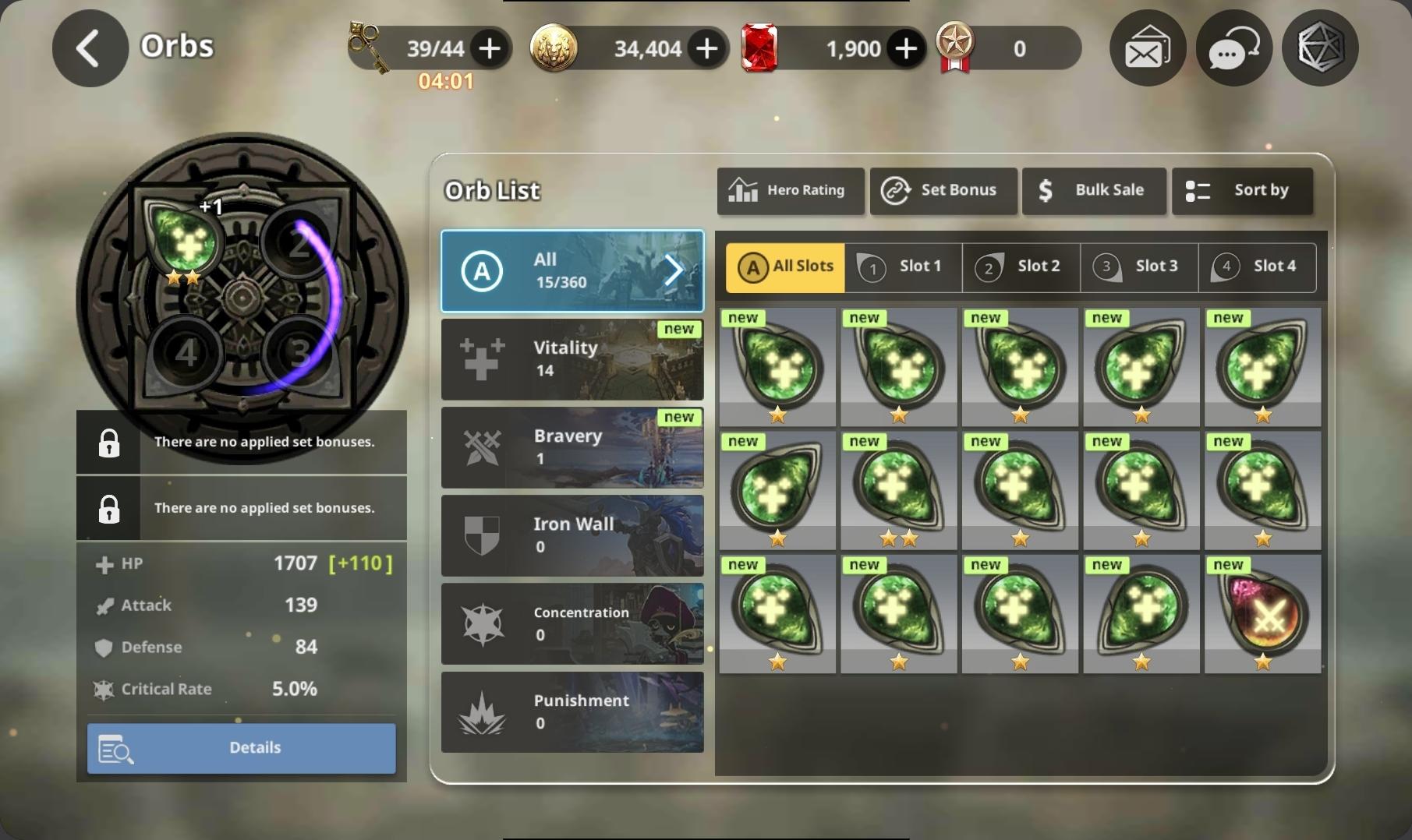Select the All Slots filter
Viewport: 1412px width, 840px height.
pos(784,267)
